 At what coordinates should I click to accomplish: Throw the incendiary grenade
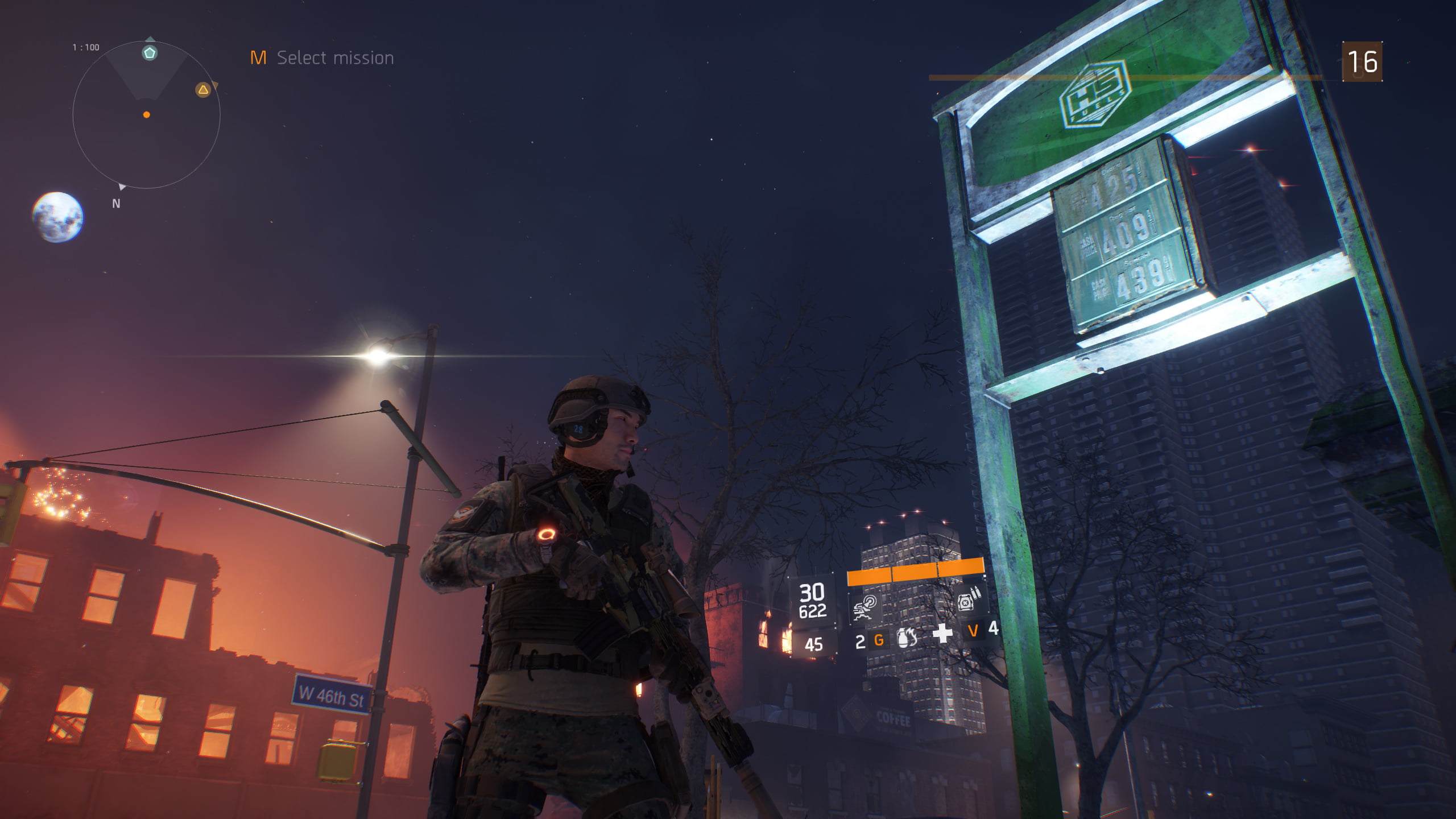point(905,638)
